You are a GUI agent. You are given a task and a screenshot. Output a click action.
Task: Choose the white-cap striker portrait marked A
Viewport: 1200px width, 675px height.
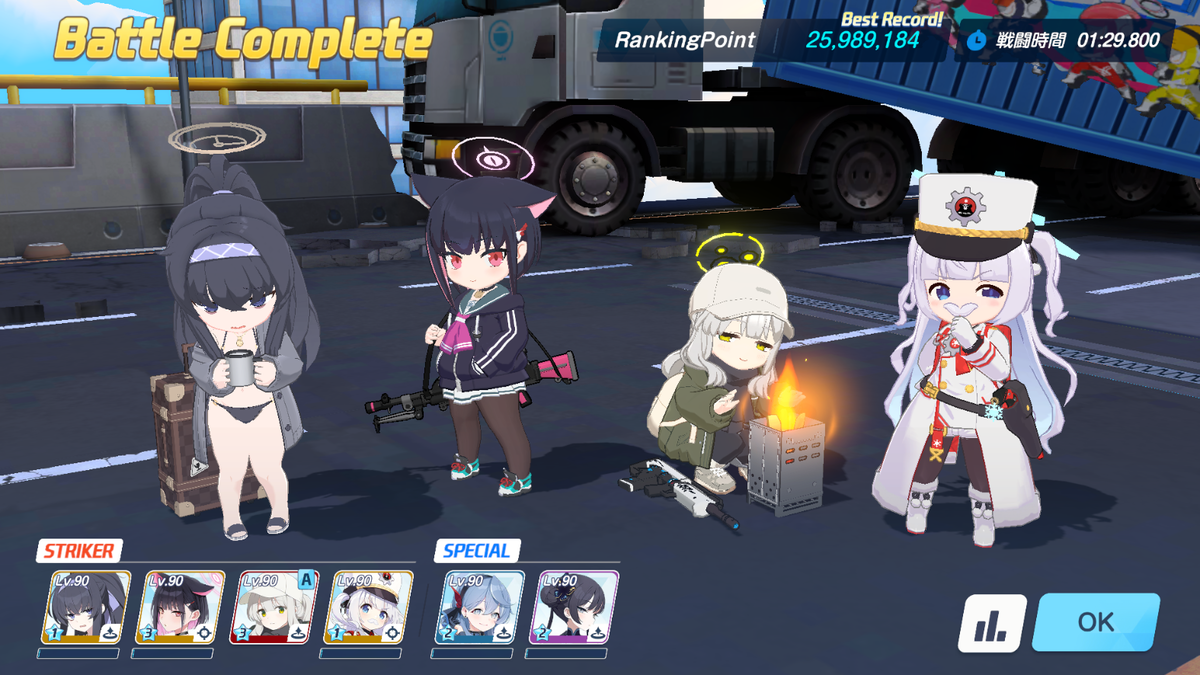click(x=275, y=607)
